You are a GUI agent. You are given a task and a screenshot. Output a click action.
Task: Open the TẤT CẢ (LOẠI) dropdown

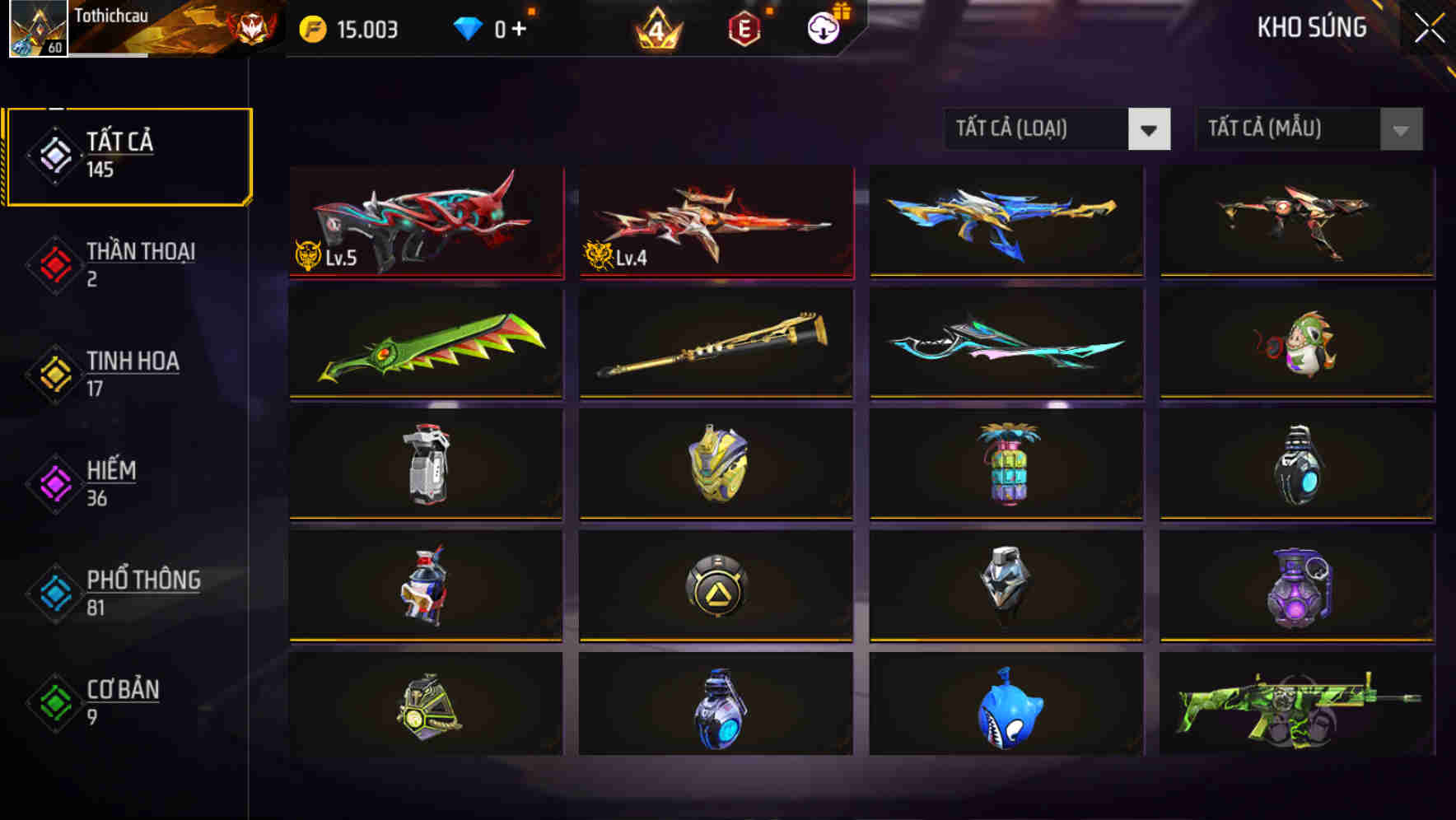coord(1057,129)
